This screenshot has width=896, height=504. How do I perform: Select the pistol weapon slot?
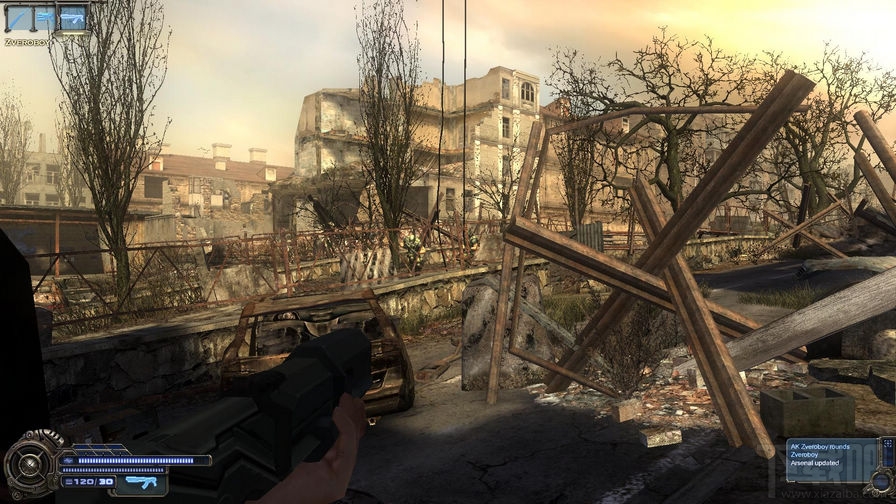(x=45, y=17)
